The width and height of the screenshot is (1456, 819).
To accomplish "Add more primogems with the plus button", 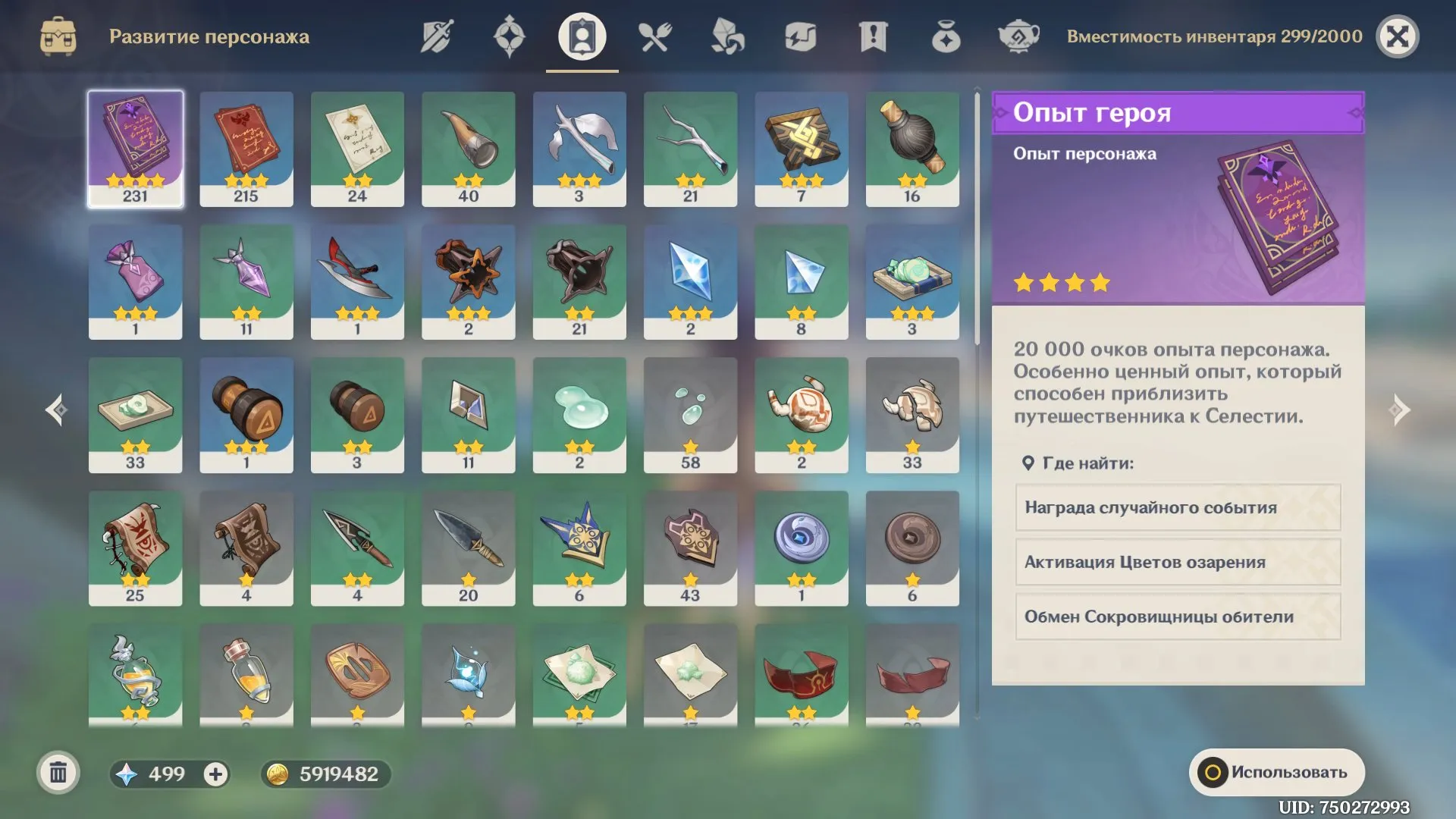I will coord(215,773).
